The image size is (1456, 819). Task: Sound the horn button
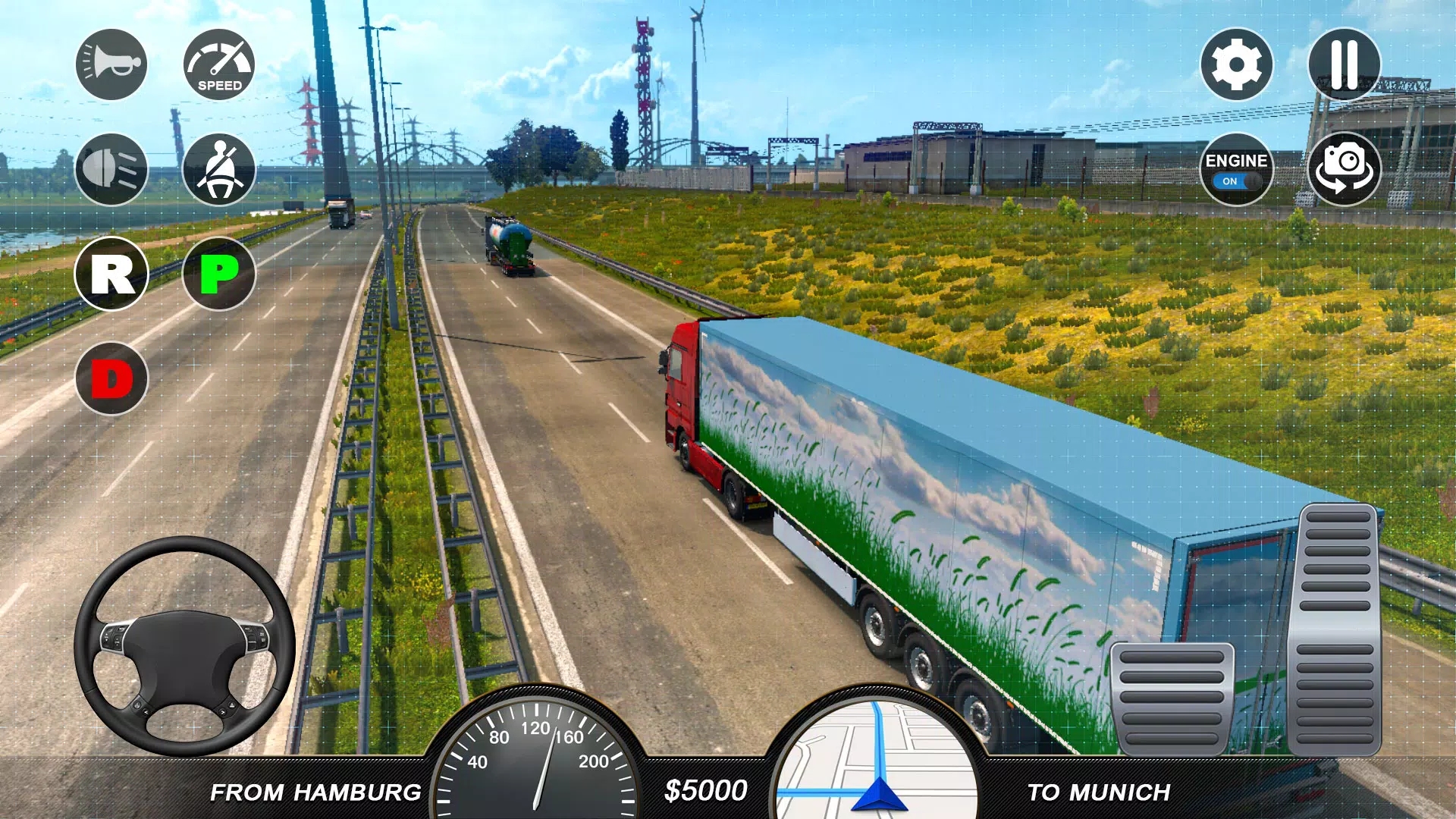[x=111, y=64]
